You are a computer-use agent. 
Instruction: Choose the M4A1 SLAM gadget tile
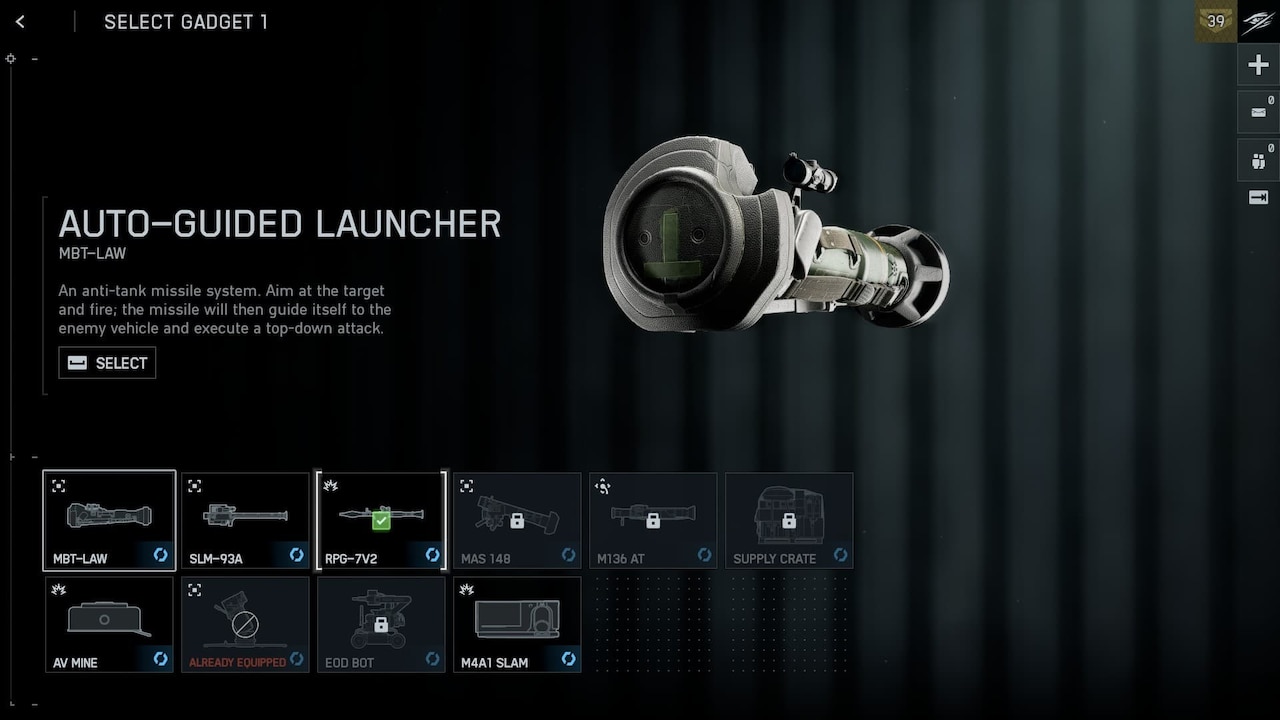point(517,624)
